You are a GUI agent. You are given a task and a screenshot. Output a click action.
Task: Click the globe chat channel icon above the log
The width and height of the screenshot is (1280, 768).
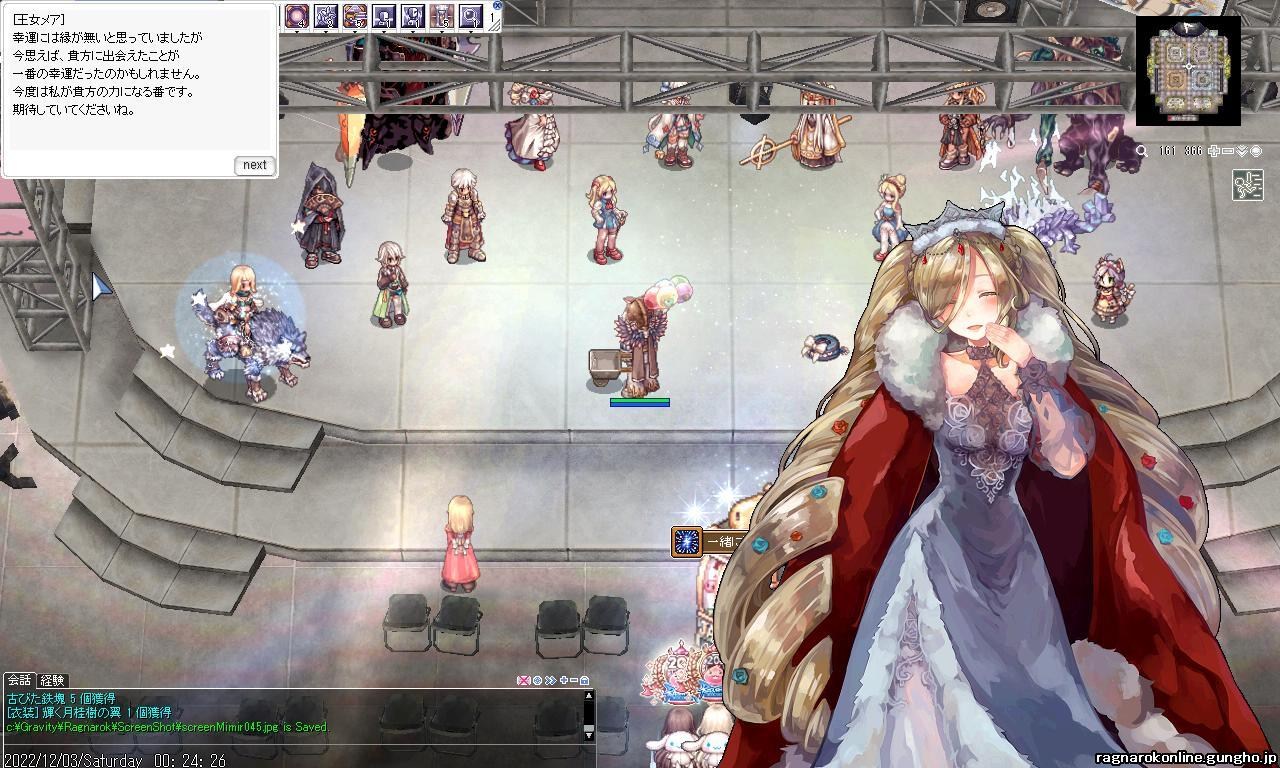click(x=537, y=680)
